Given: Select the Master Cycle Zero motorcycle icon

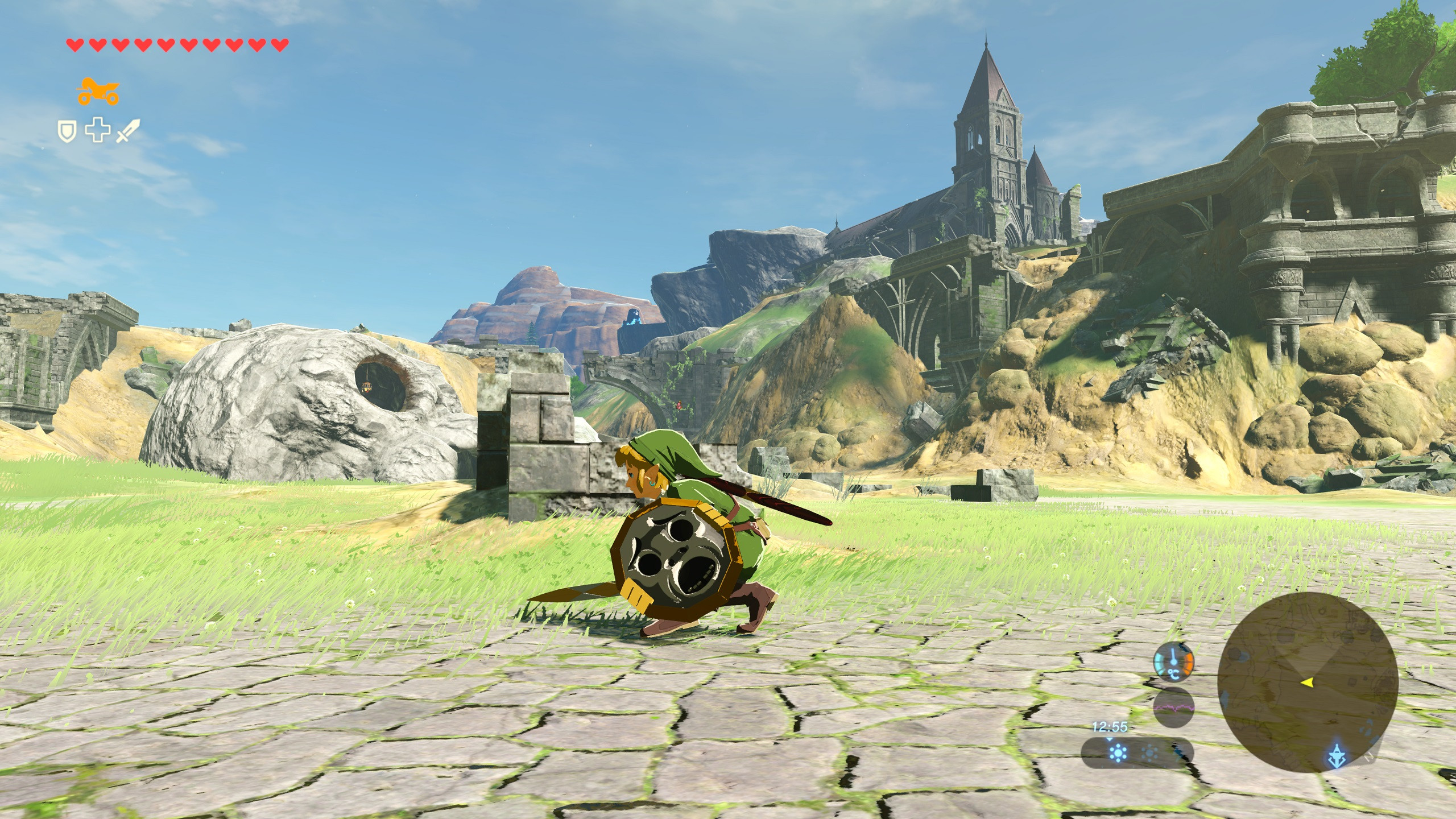Looking at the screenshot, I should click(98, 92).
